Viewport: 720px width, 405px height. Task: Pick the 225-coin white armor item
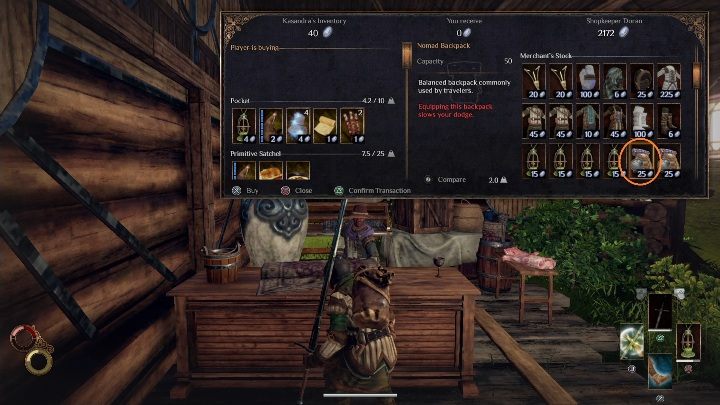coord(668,78)
